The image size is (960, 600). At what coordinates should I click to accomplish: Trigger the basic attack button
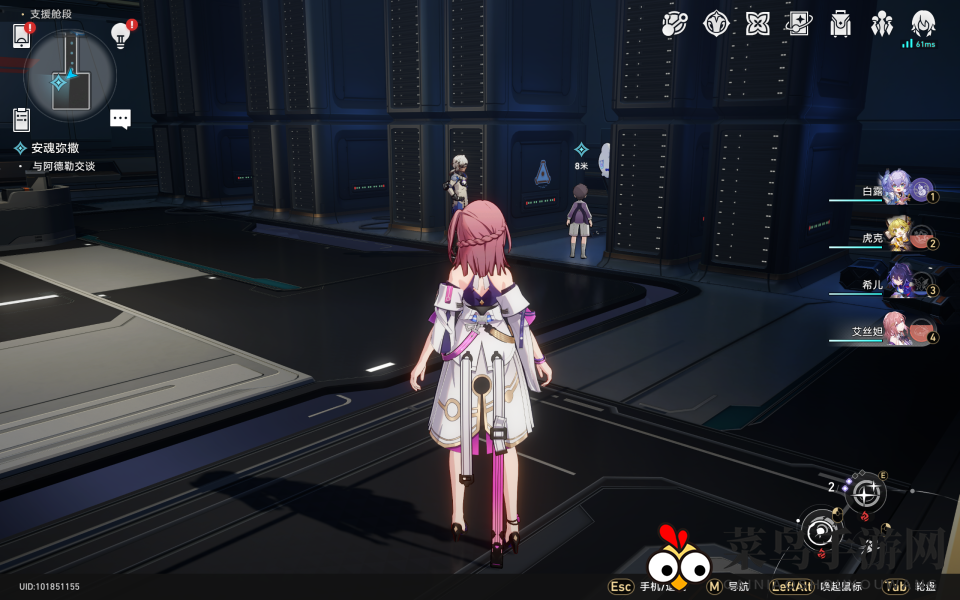click(x=822, y=530)
